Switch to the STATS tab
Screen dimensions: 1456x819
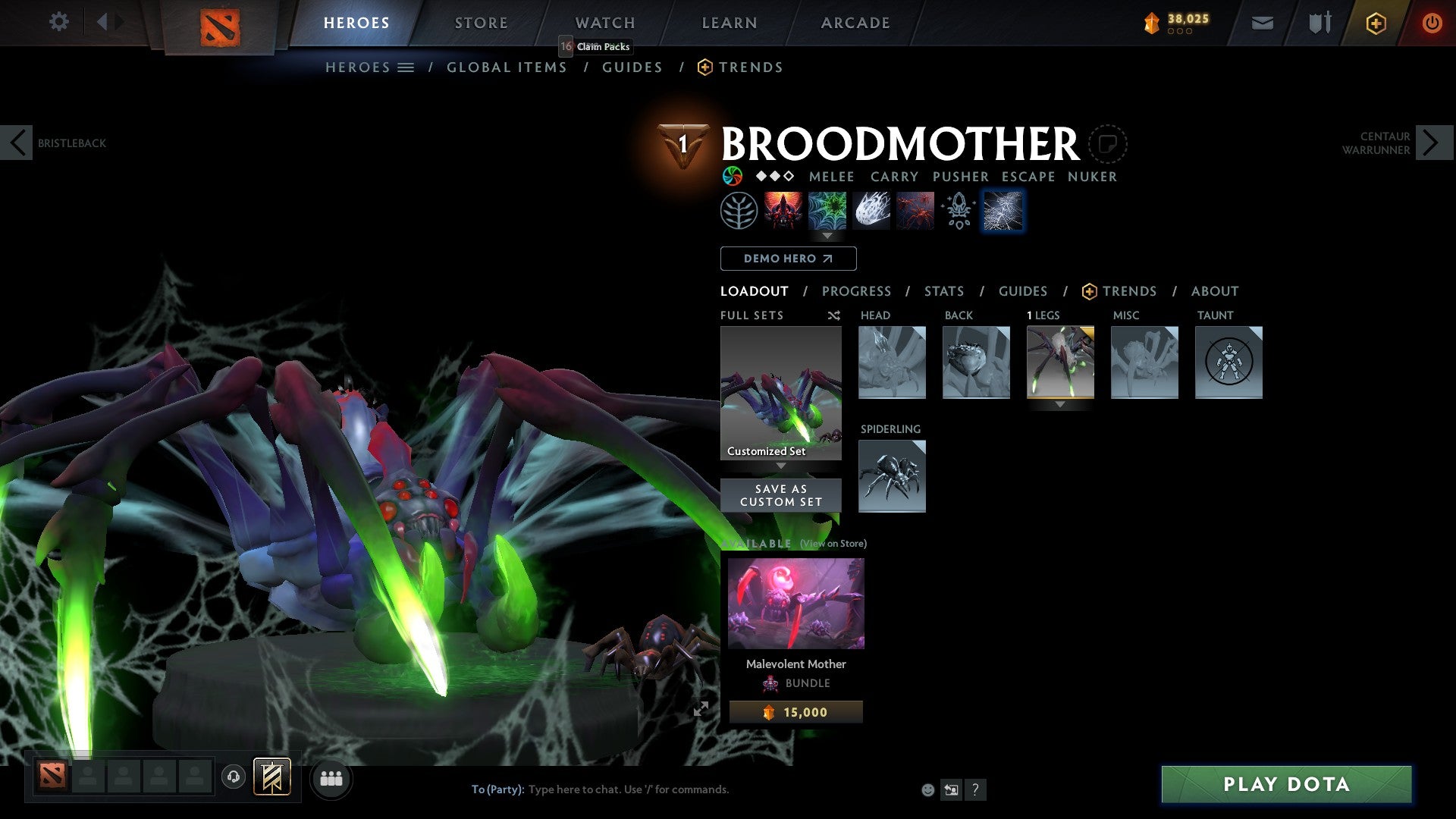[x=944, y=290]
